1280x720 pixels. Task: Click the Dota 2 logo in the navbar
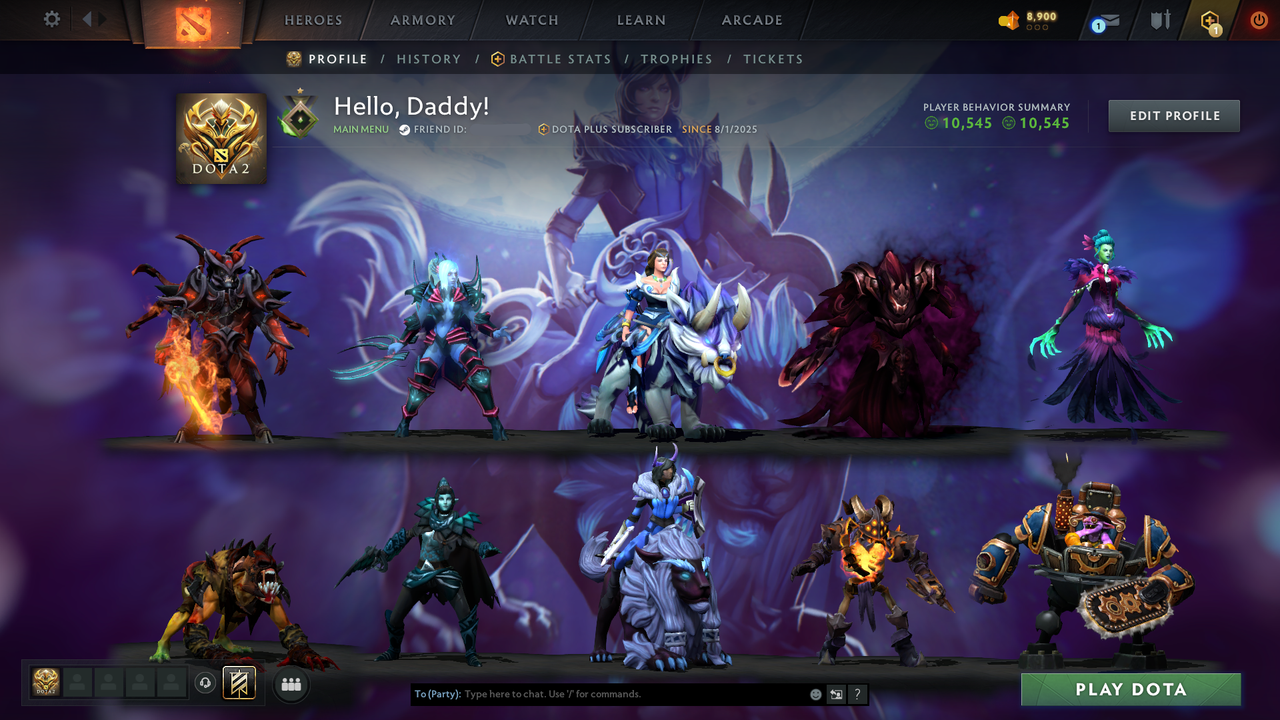pyautogui.click(x=196, y=22)
